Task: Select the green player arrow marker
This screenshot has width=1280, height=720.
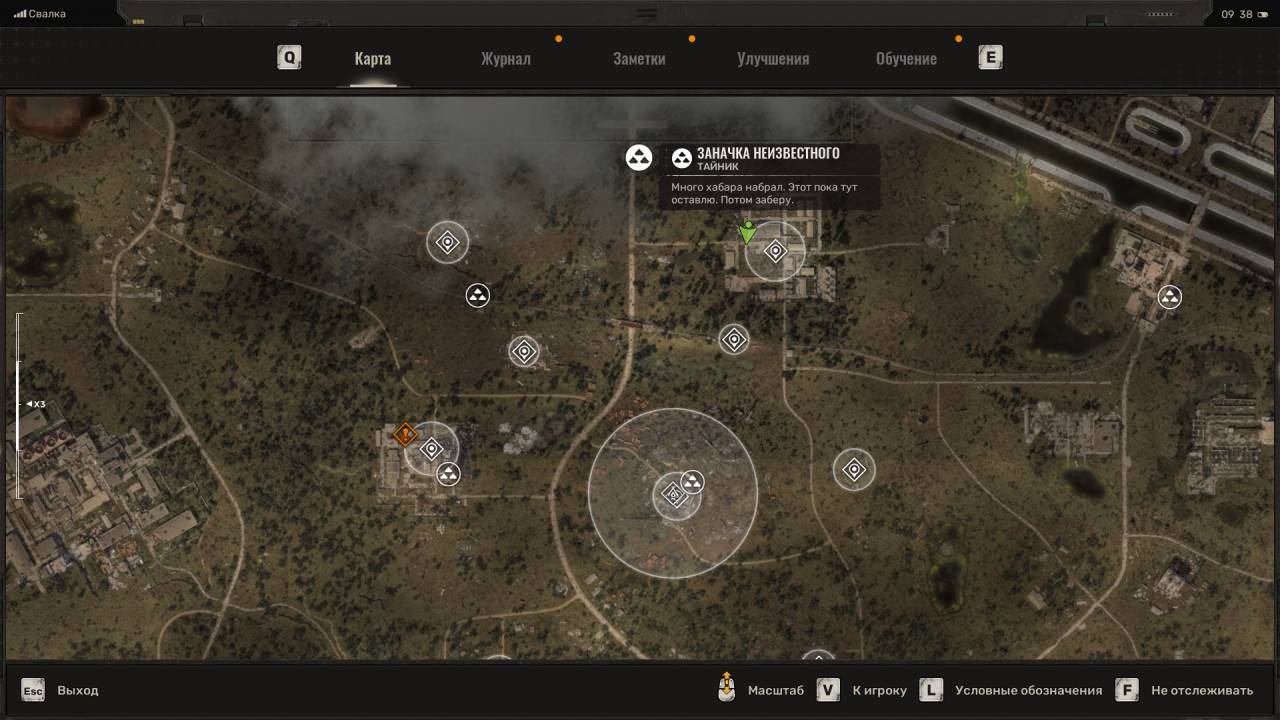Action: (x=747, y=234)
